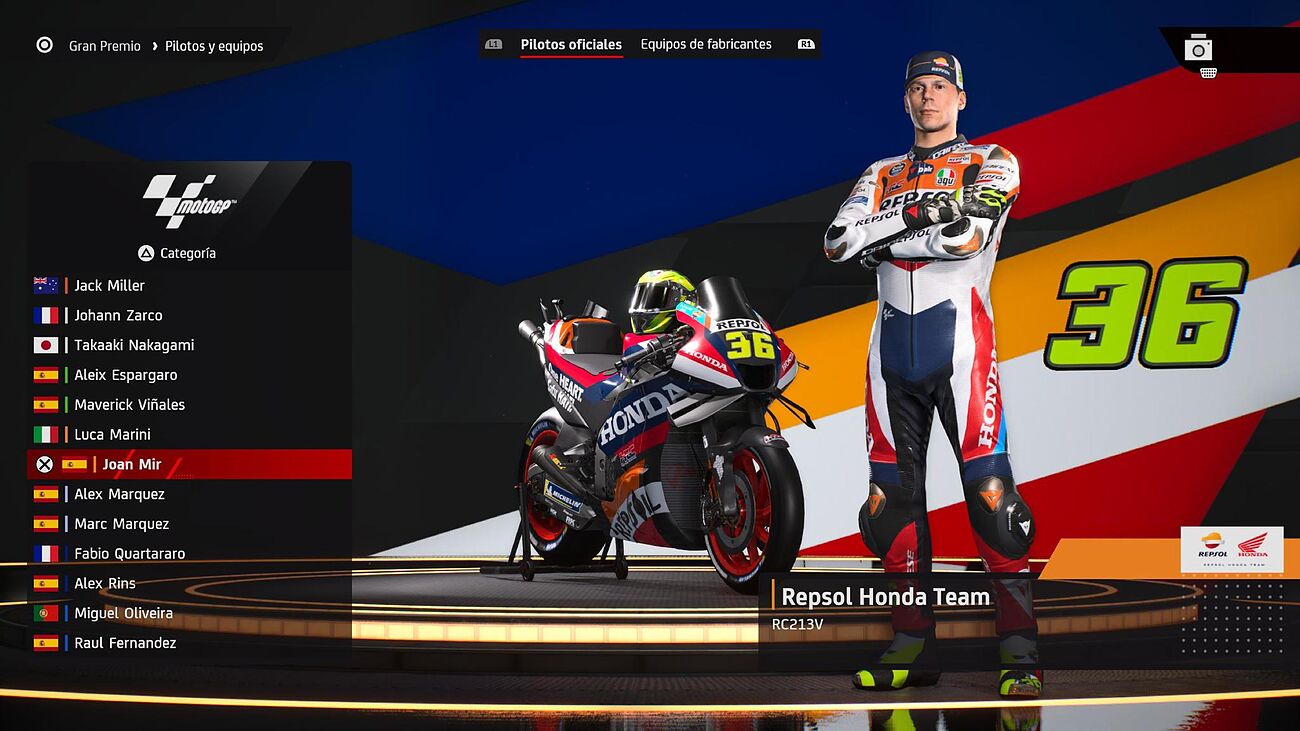Switch to the Equipos de fabricantes tab
This screenshot has width=1300, height=731.
click(706, 45)
